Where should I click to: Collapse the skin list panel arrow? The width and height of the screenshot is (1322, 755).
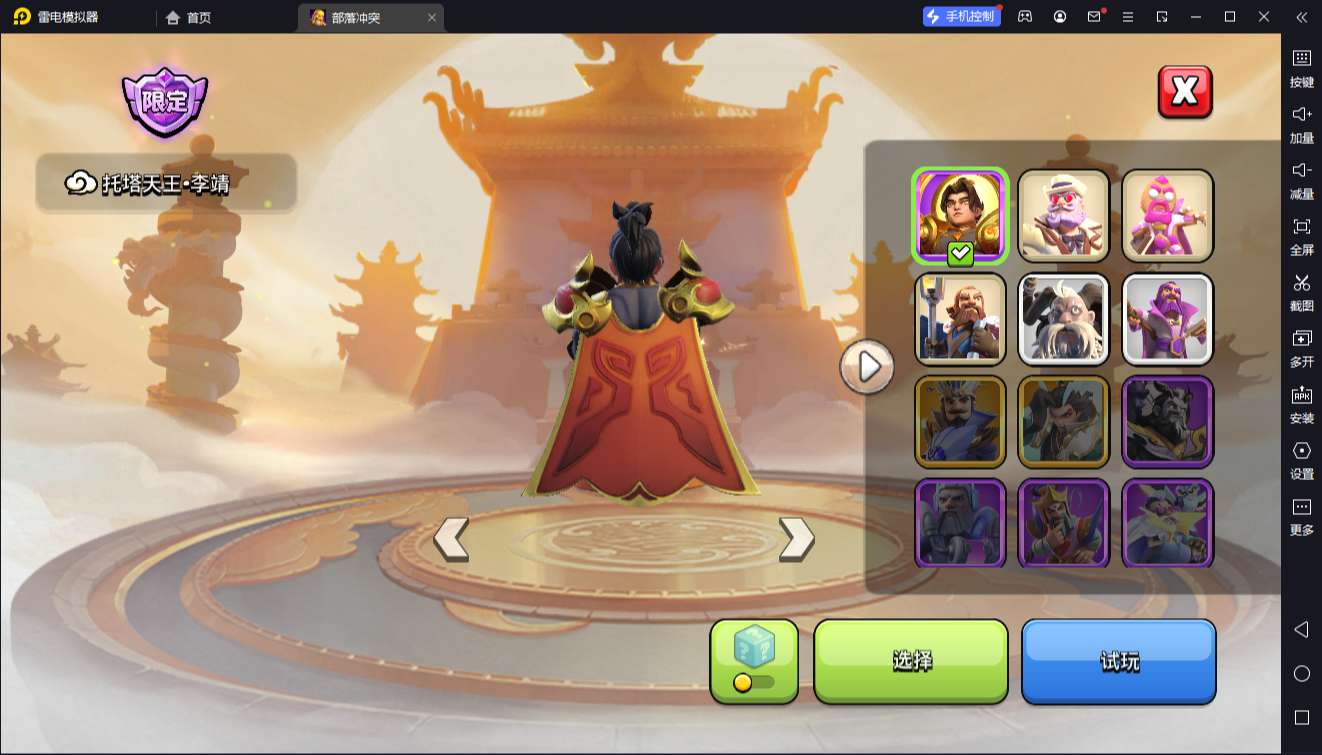[867, 367]
